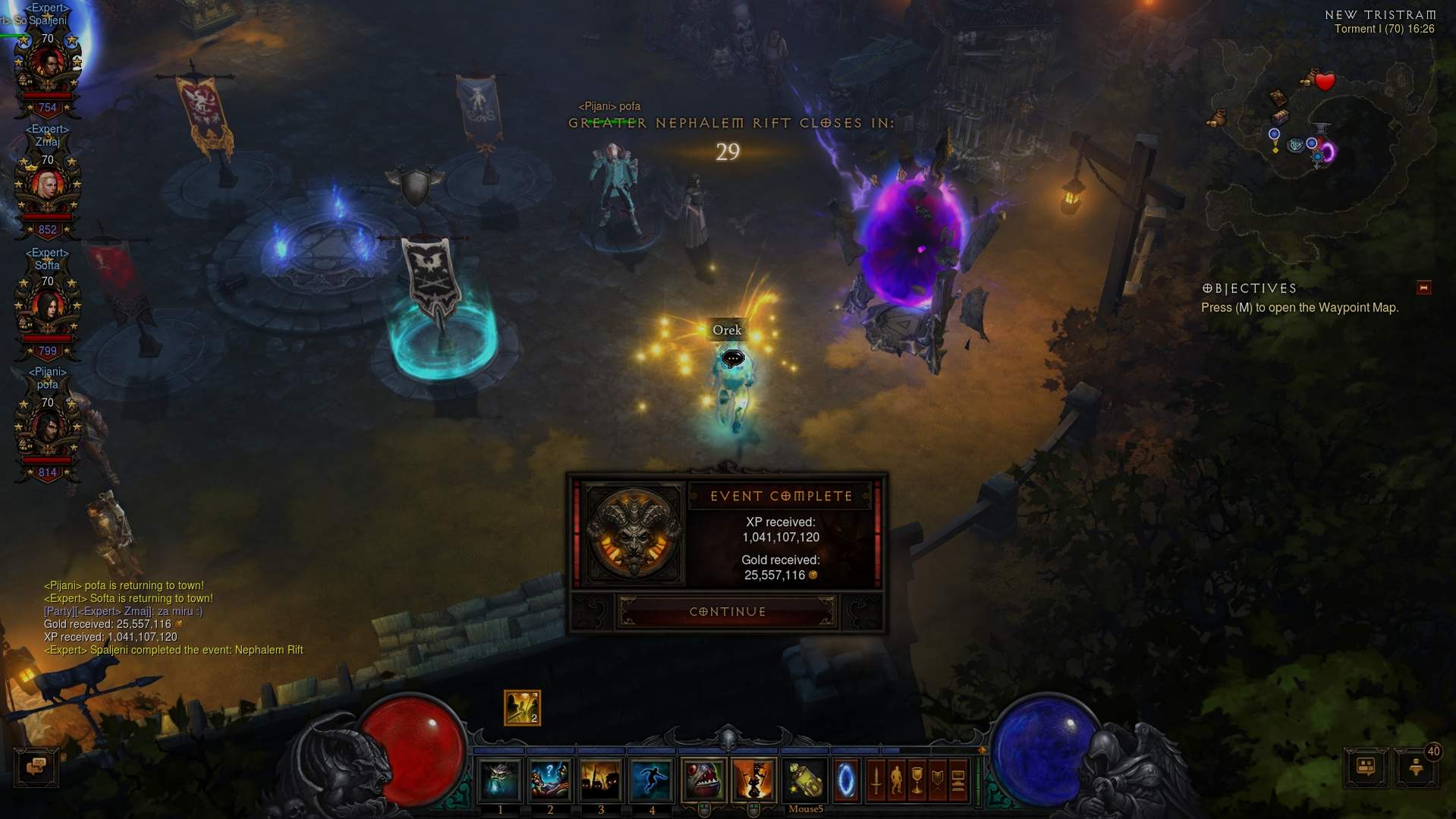Collapse the Objectives tracker with red button
Viewport: 1456px width, 819px height.
coord(1423,288)
